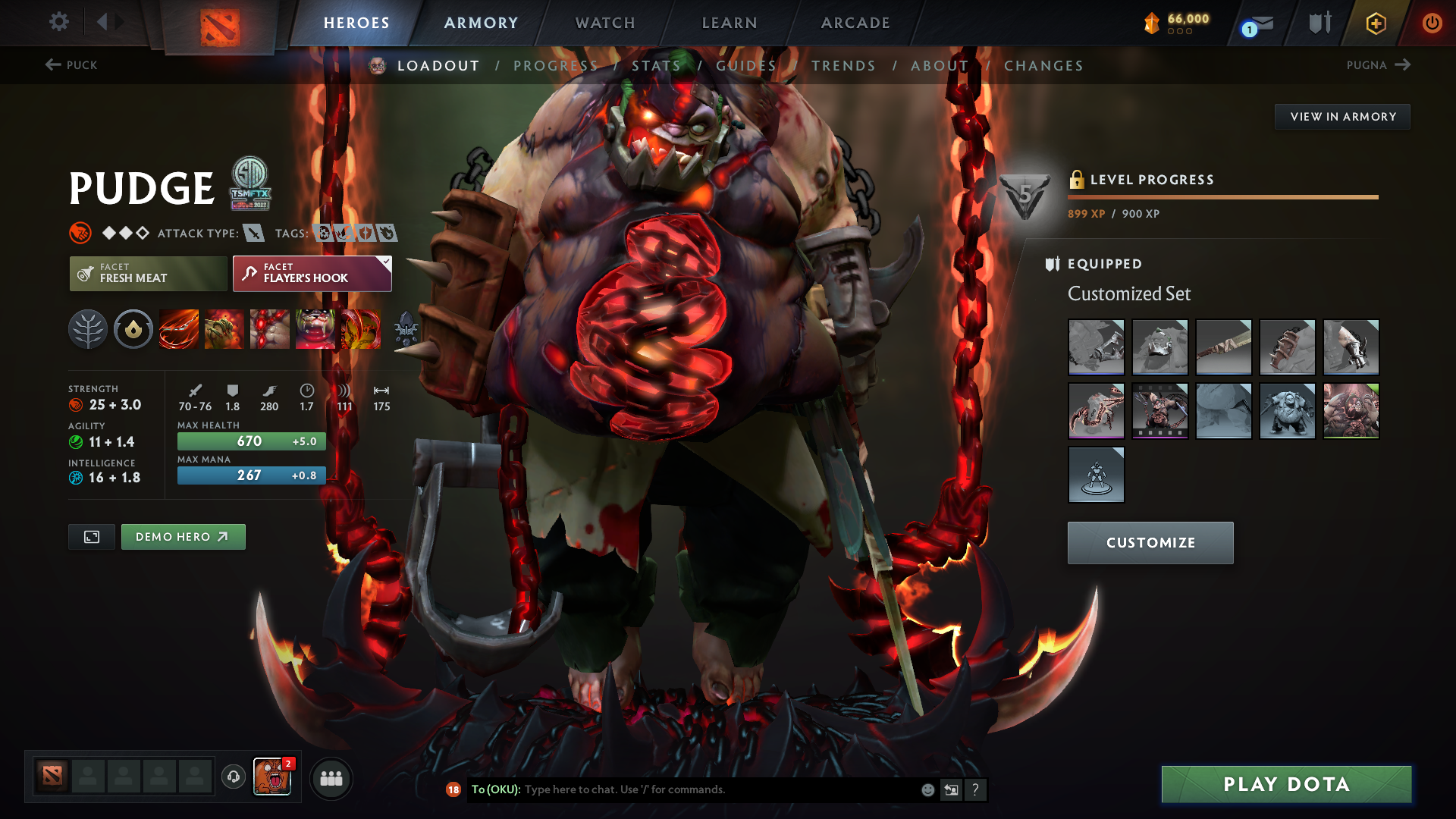Open the Watch tab
The width and height of the screenshot is (1456, 819).
(x=605, y=23)
